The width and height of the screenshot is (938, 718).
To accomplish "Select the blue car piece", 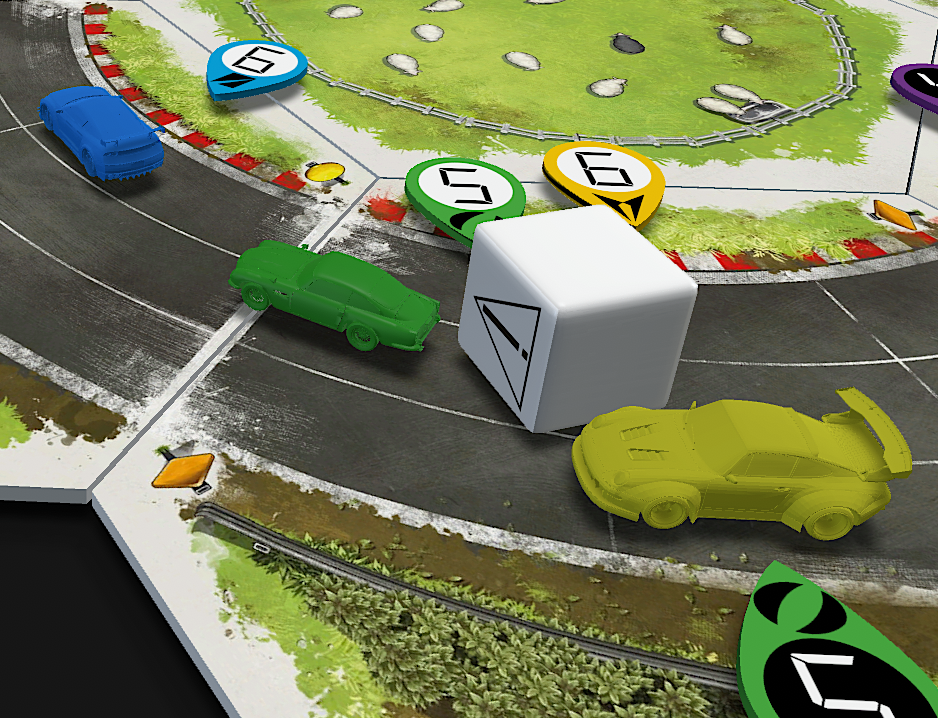I will pos(100,132).
